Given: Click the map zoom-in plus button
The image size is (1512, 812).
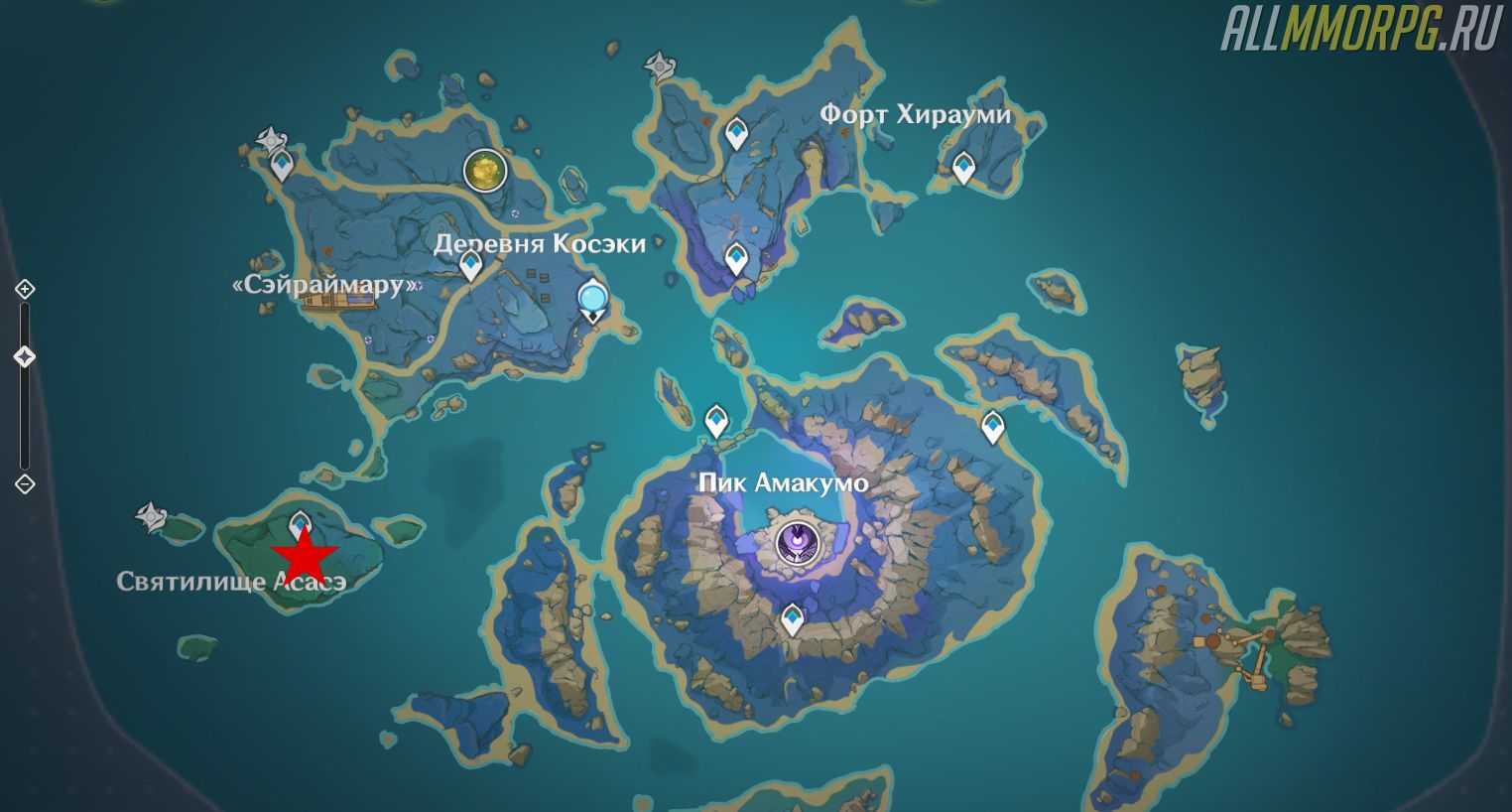Looking at the screenshot, I should 25,289.
